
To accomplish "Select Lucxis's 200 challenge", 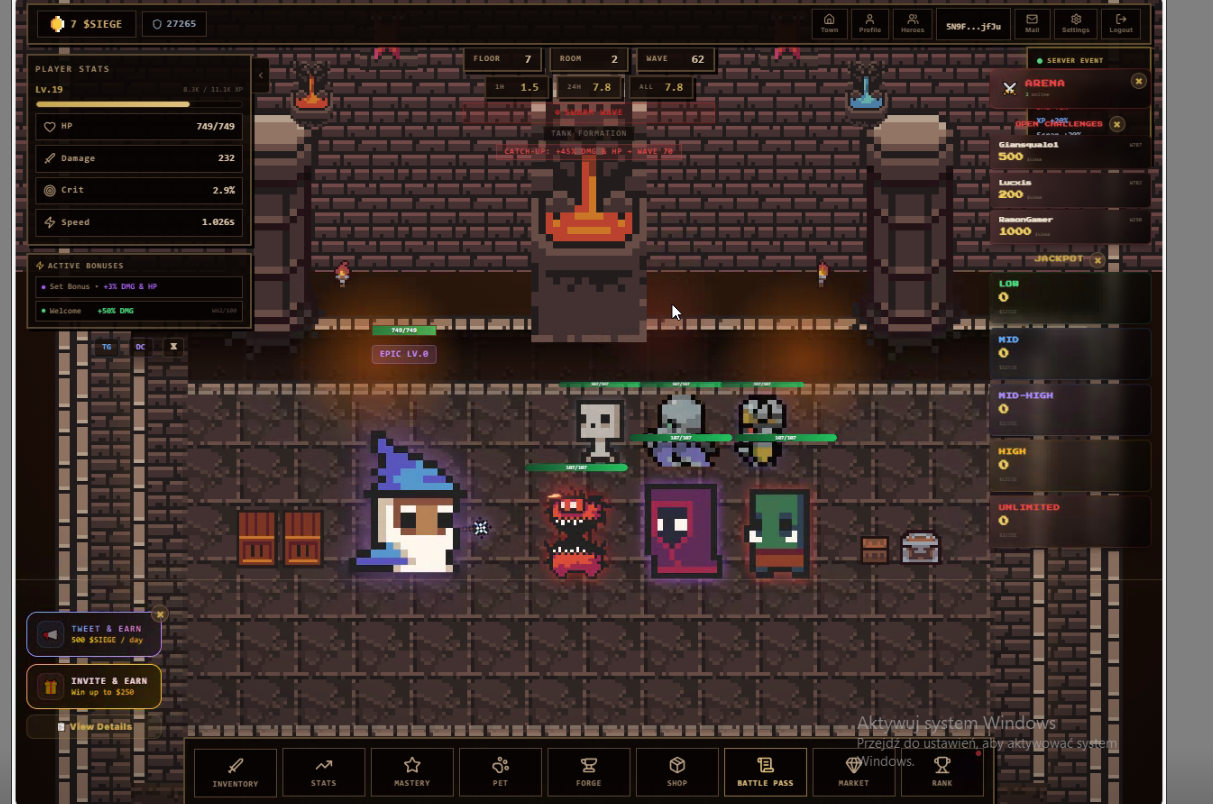I will click(x=1069, y=188).
